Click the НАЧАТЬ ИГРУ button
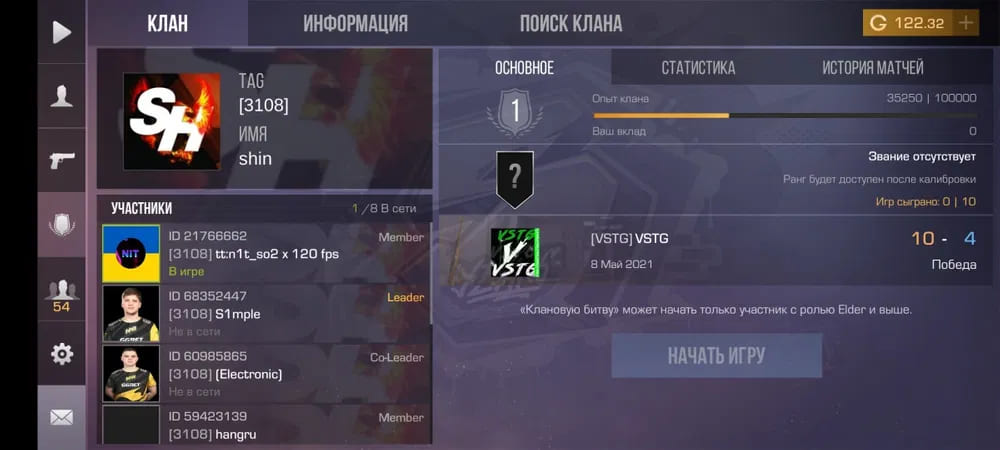This screenshot has width=1000, height=450. (x=717, y=356)
